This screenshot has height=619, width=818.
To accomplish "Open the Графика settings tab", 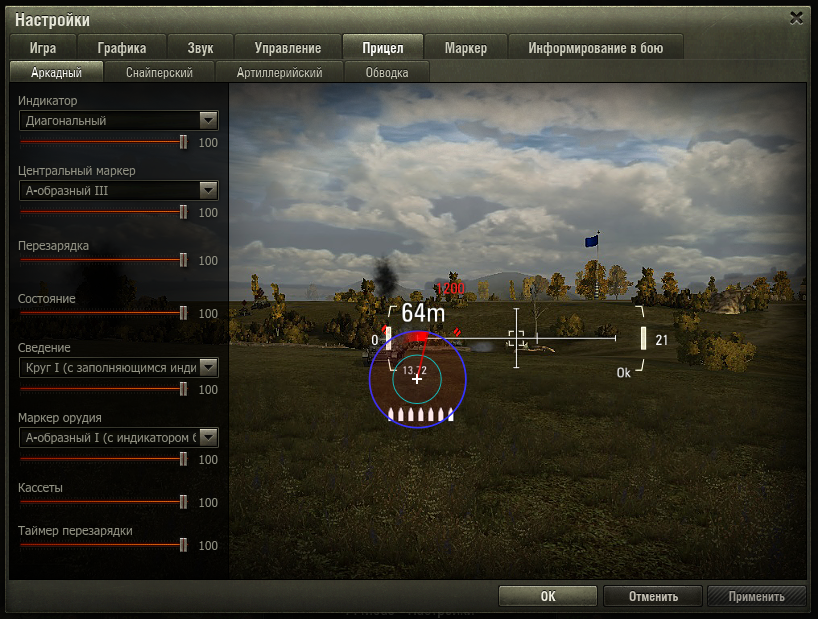I will [122, 48].
